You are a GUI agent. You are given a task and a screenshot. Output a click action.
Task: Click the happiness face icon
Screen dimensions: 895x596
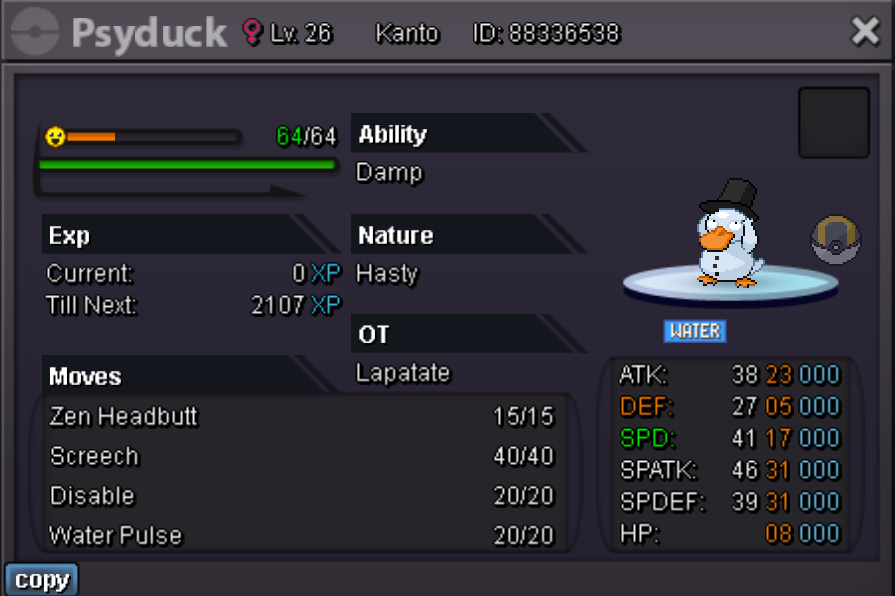[x=56, y=136]
